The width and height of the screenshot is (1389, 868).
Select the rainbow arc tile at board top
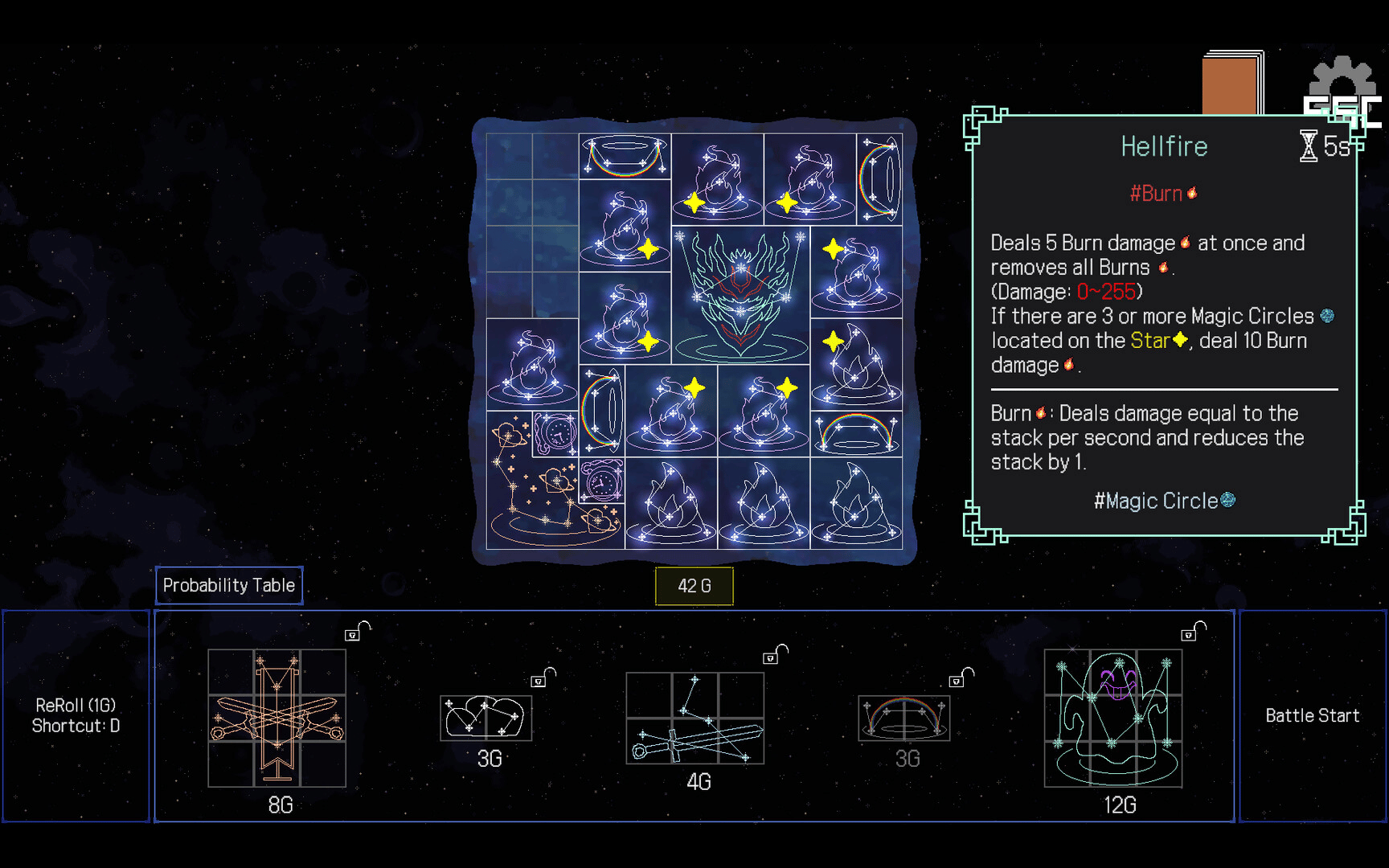point(625,156)
